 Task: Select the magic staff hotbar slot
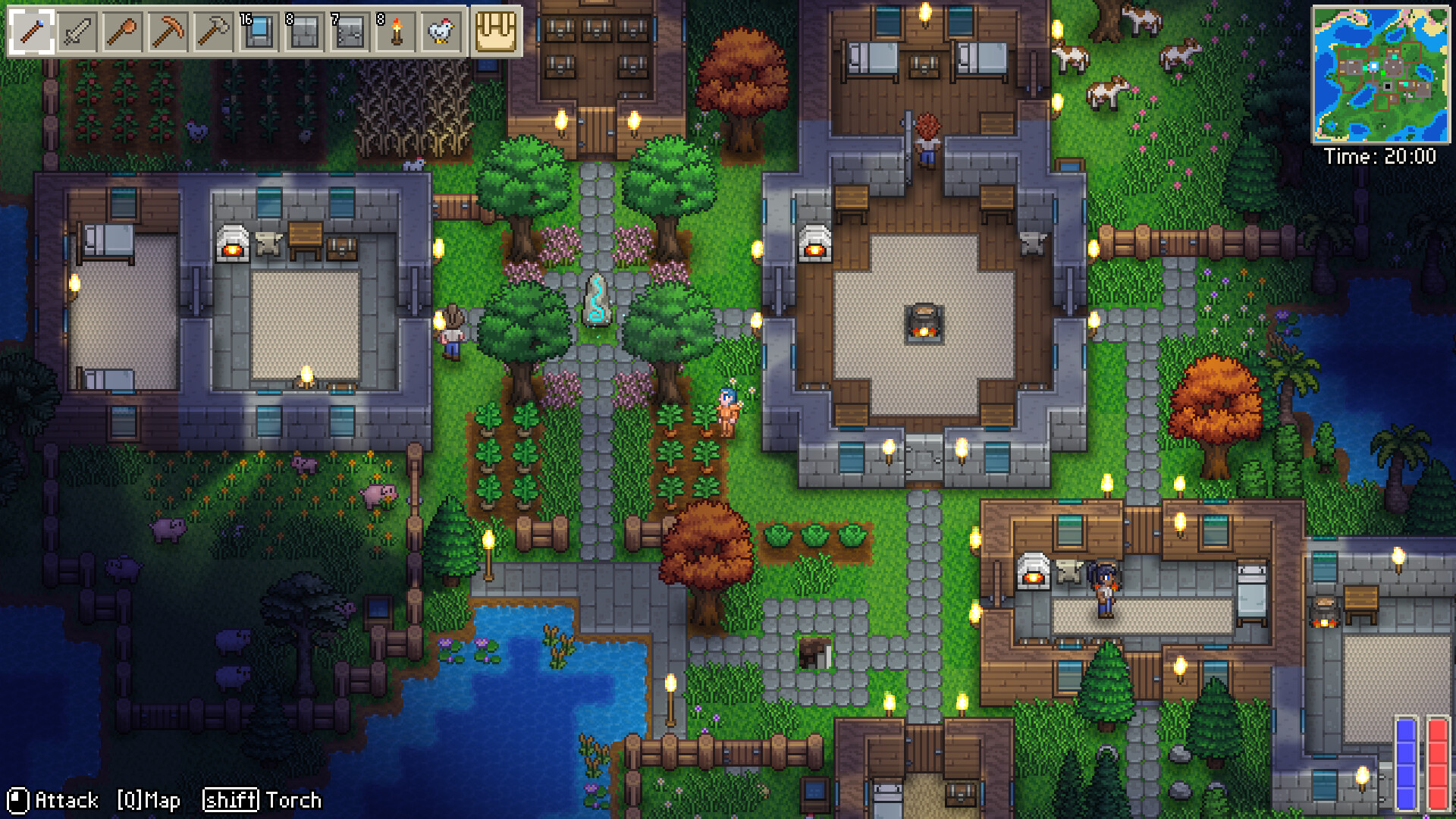tap(32, 32)
